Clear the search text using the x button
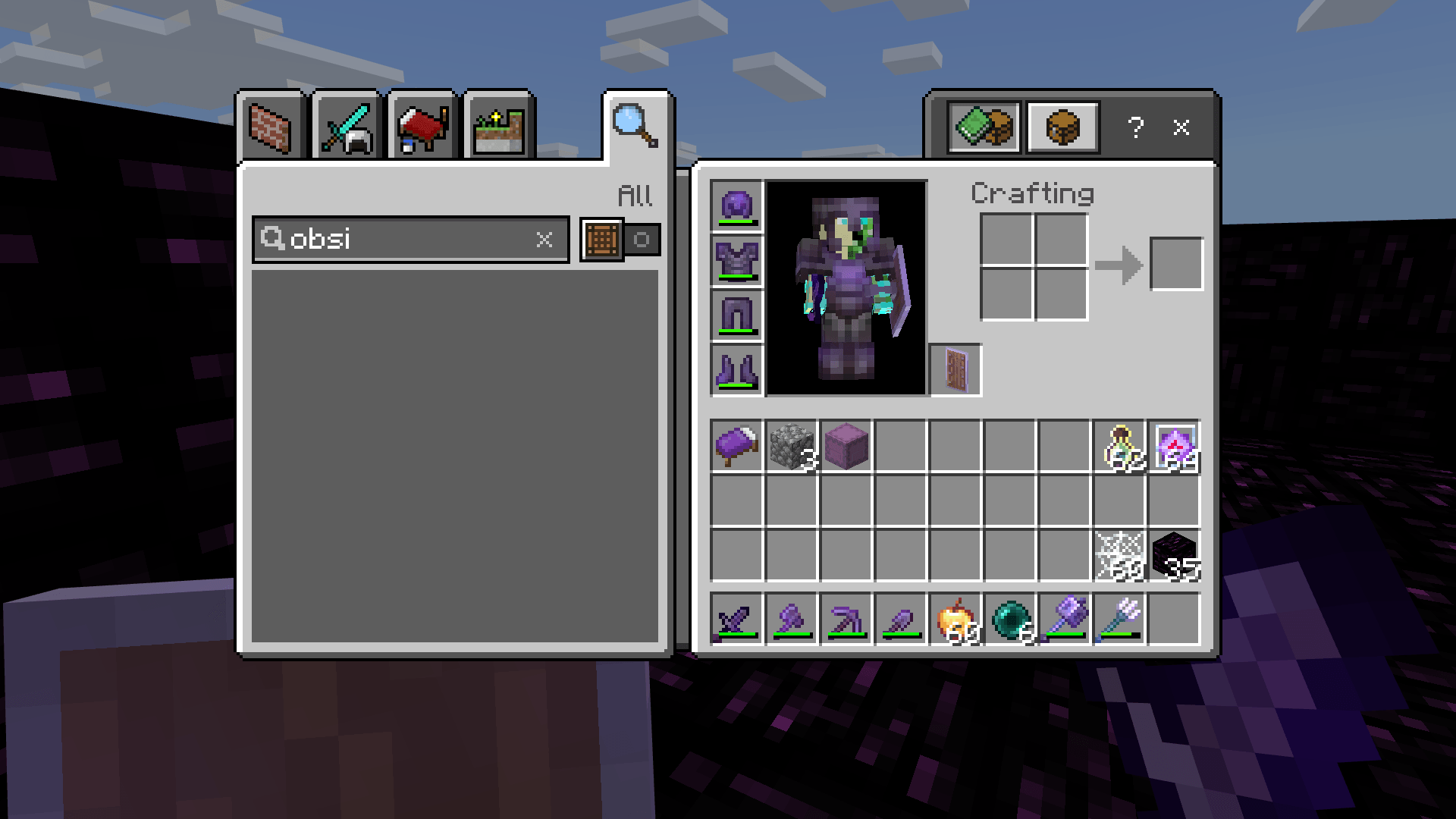The image size is (1456, 819). (x=544, y=240)
